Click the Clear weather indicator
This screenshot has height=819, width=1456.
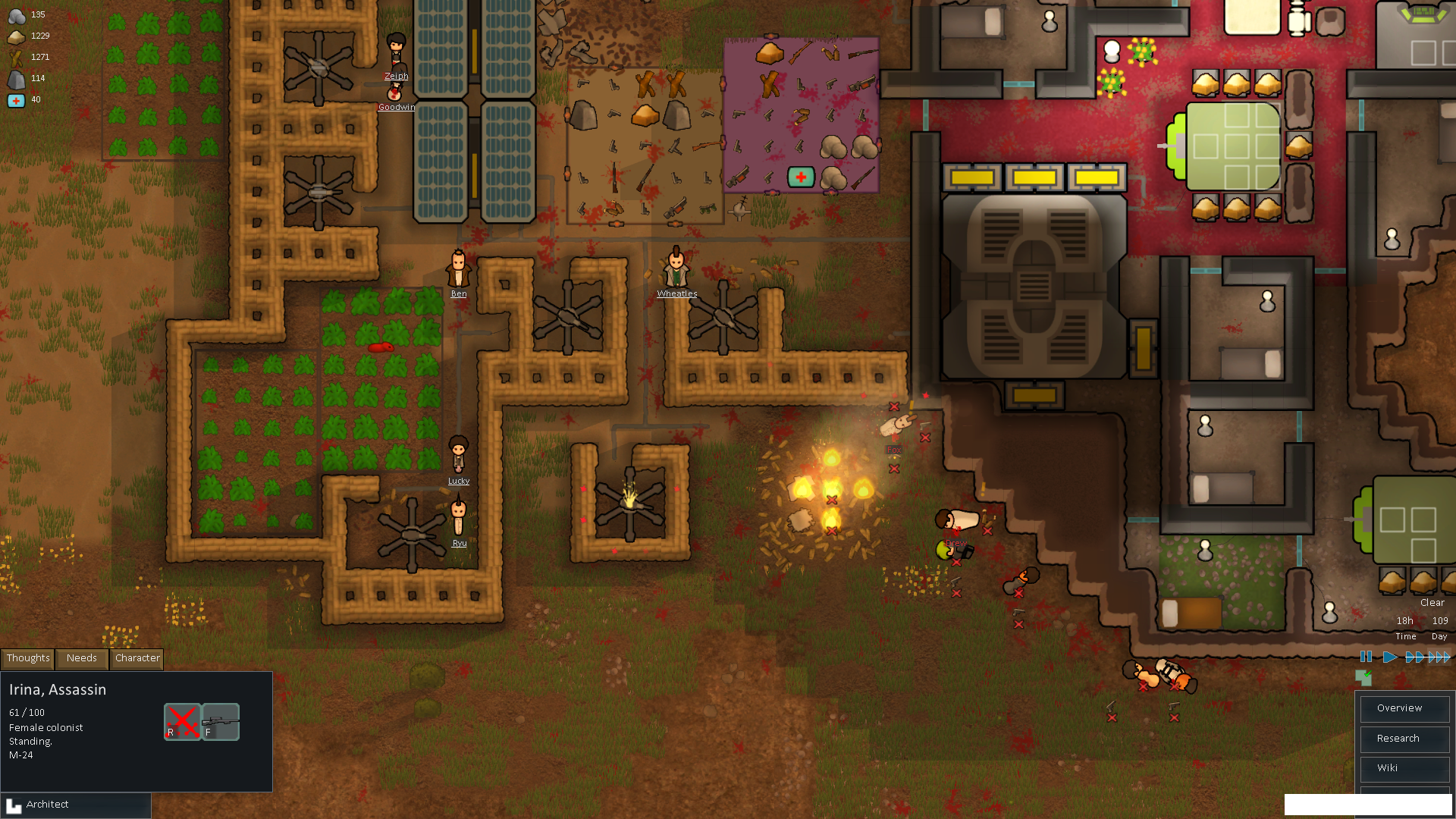point(1432,602)
